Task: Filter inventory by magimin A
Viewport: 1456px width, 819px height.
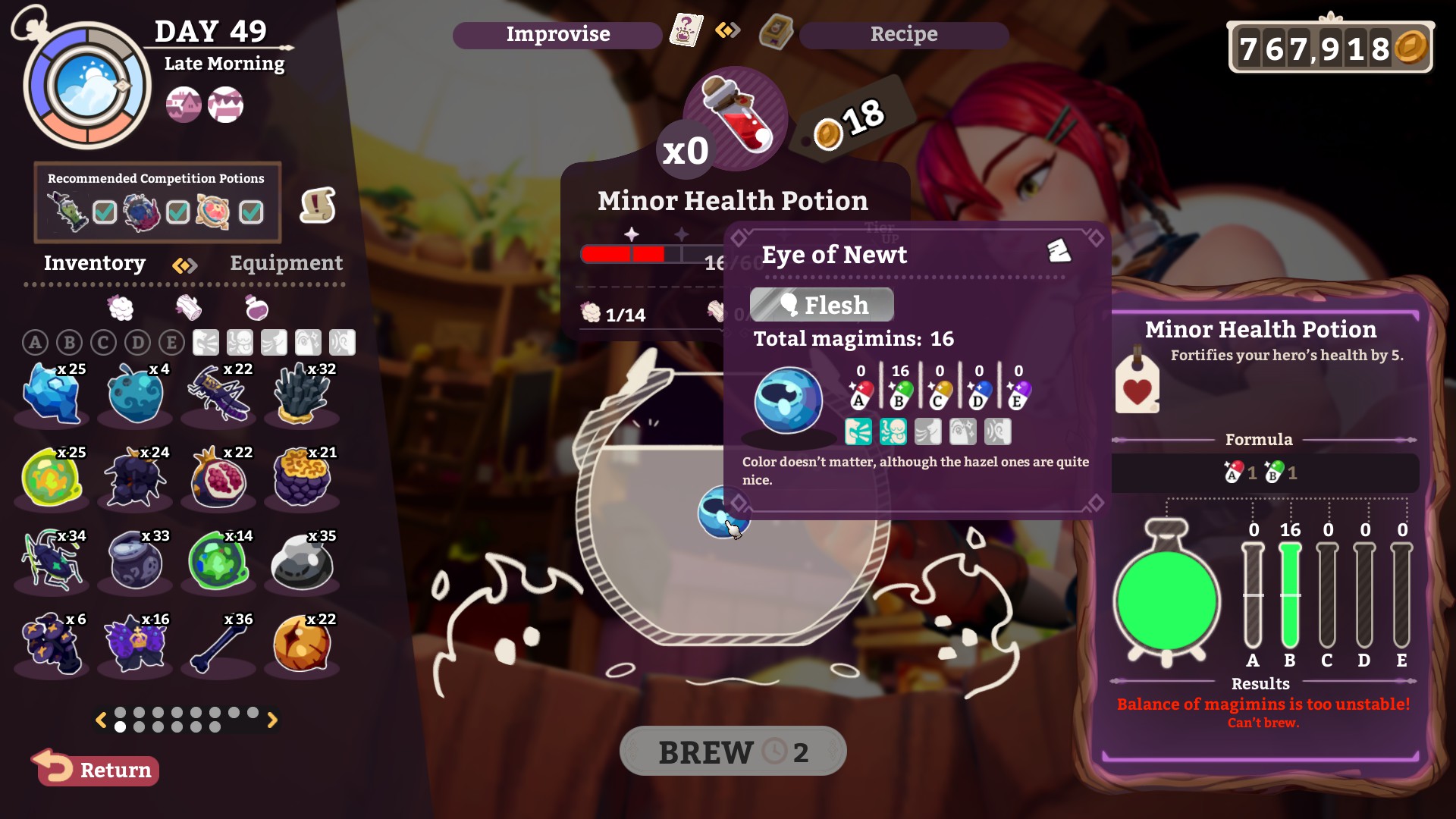Action: click(x=35, y=343)
